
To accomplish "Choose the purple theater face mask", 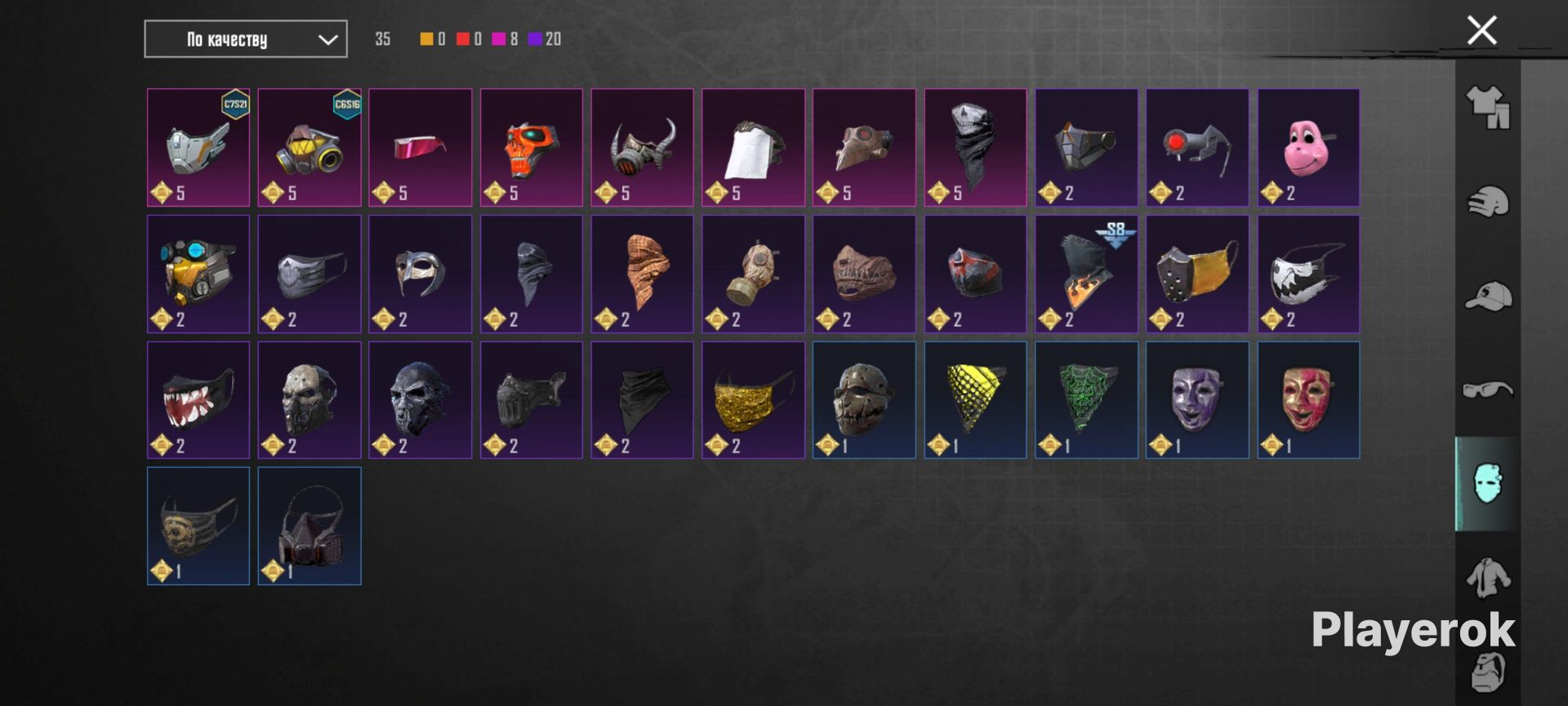I will coord(1197,400).
